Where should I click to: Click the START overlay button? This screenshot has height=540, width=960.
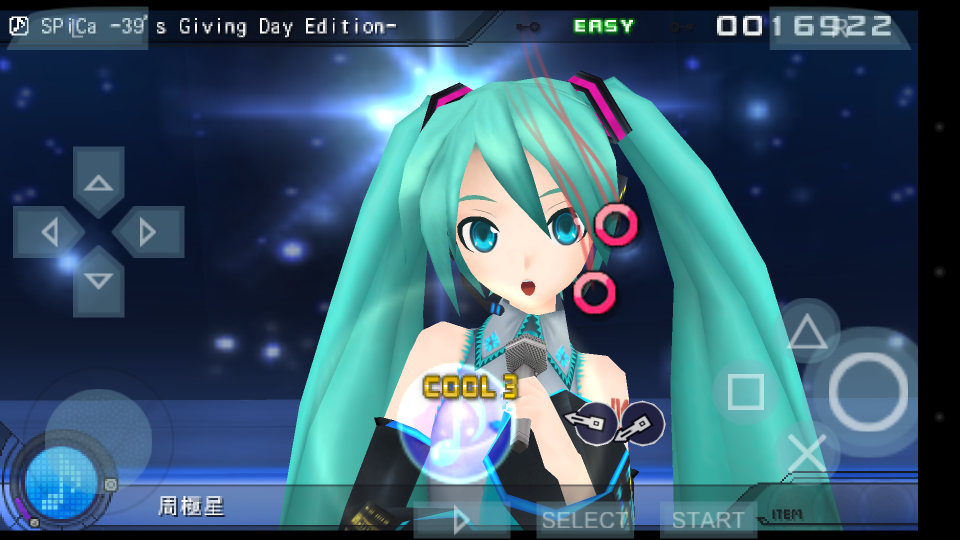coord(707,520)
